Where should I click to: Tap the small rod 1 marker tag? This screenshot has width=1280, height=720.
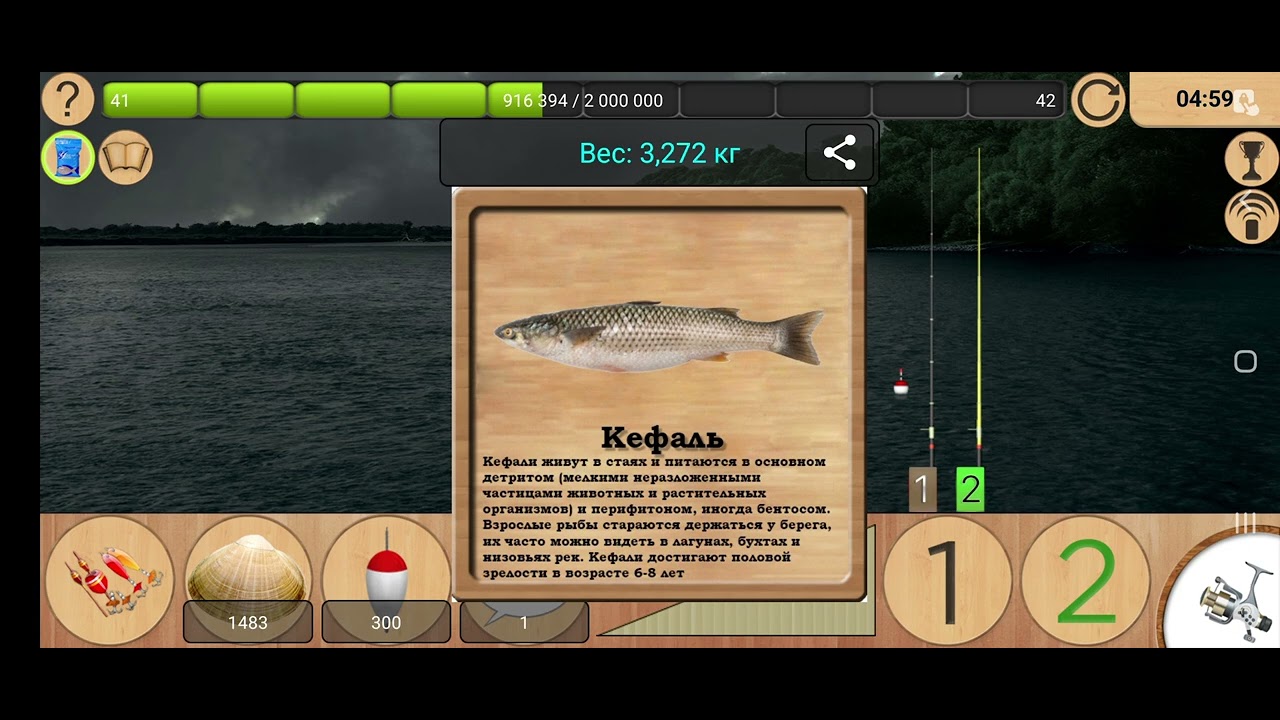922,490
